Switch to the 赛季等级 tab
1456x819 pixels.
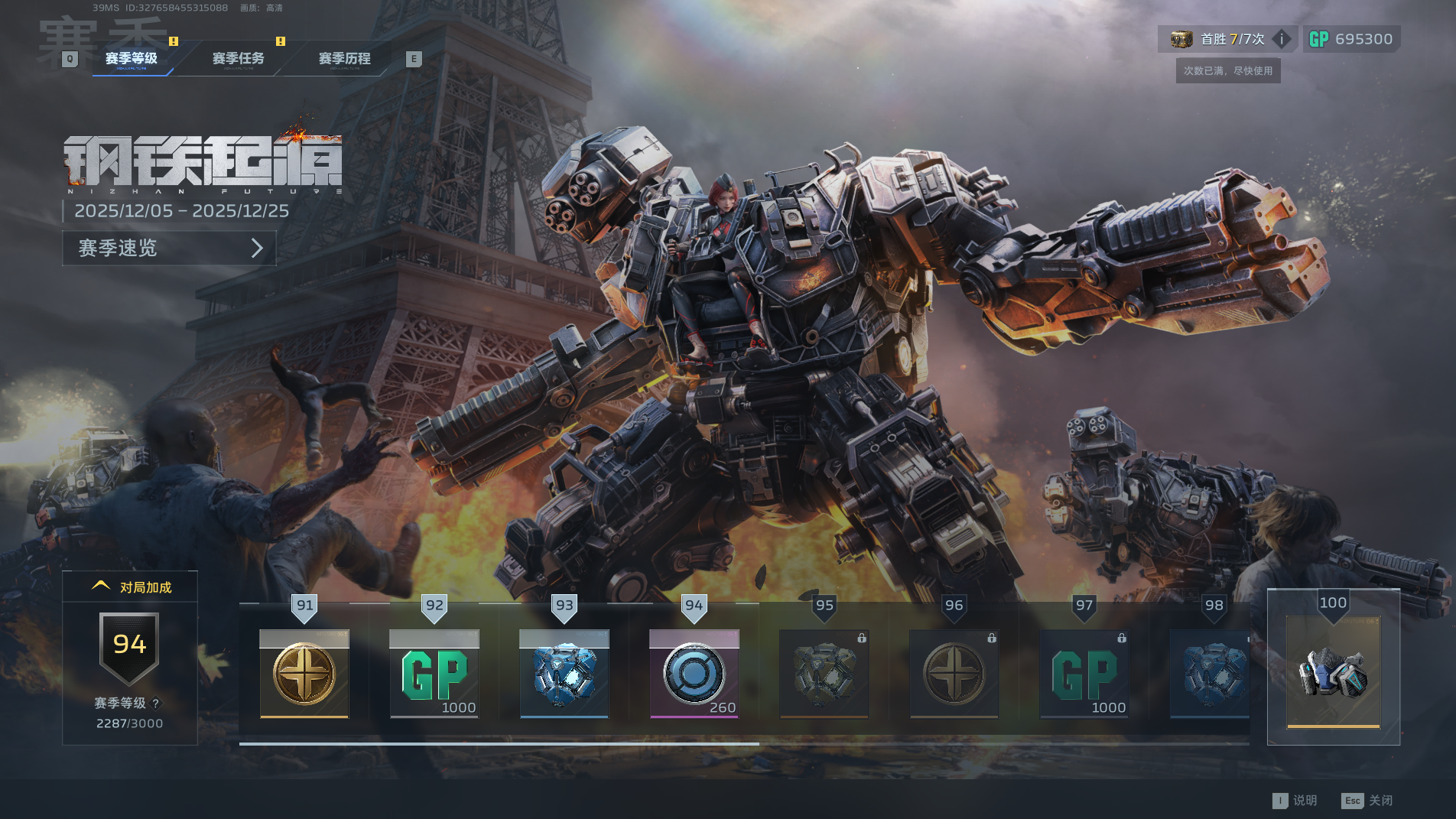132,59
